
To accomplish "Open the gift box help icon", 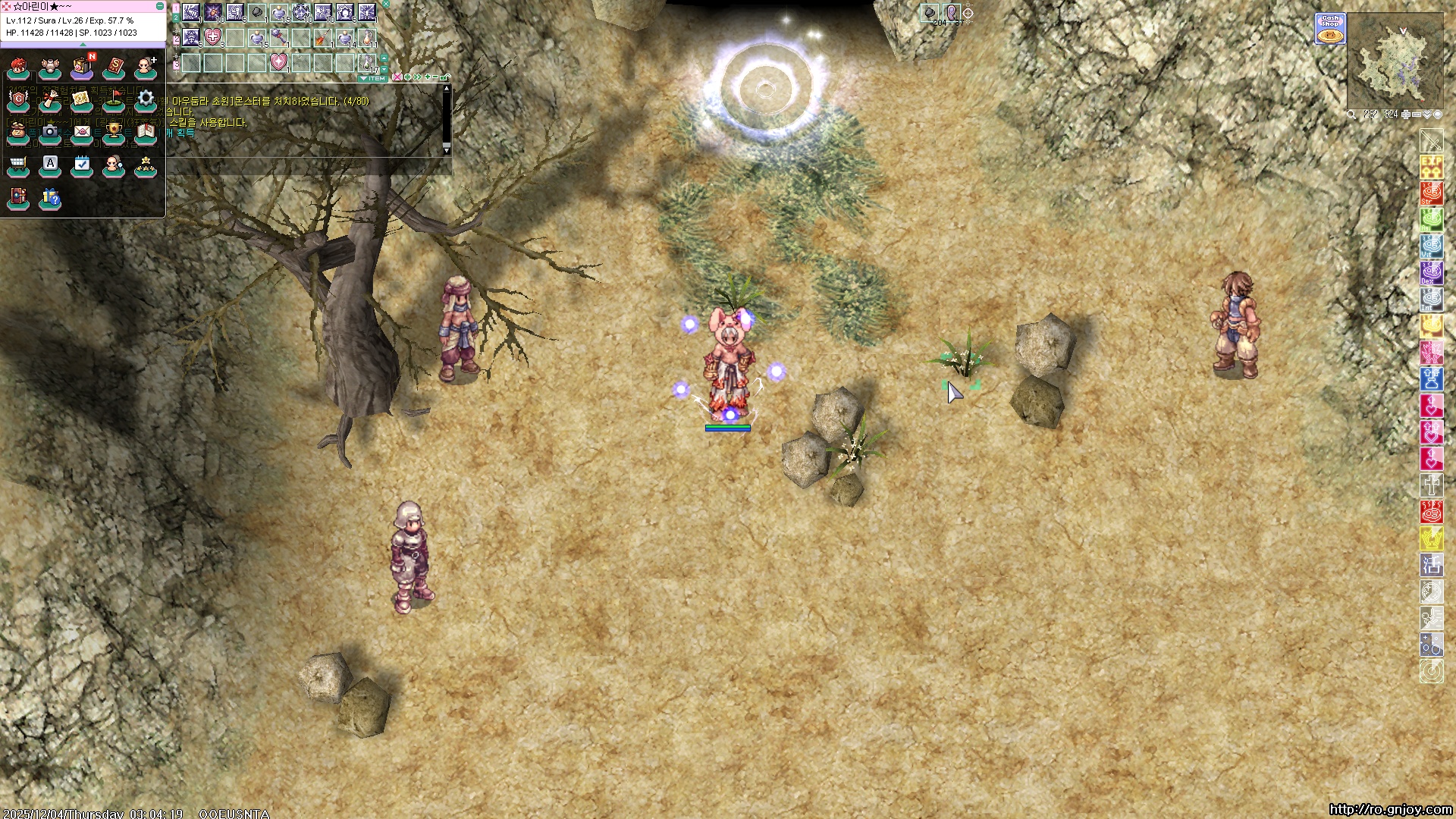I will tap(50, 198).
